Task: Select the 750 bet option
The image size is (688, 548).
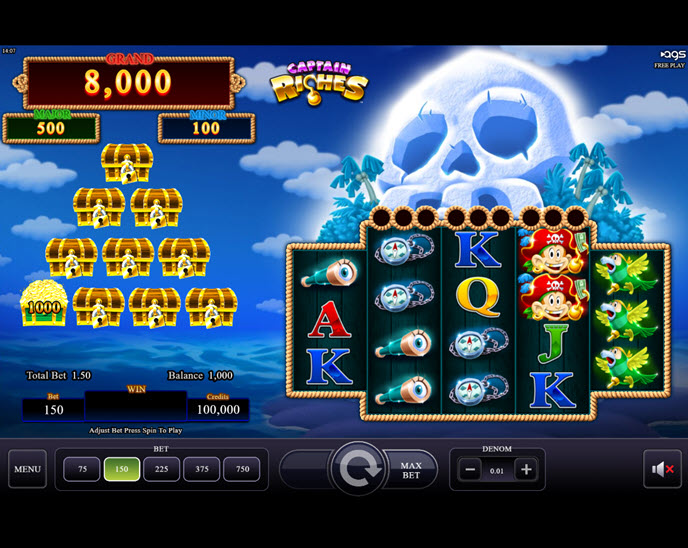Action: tap(241, 469)
